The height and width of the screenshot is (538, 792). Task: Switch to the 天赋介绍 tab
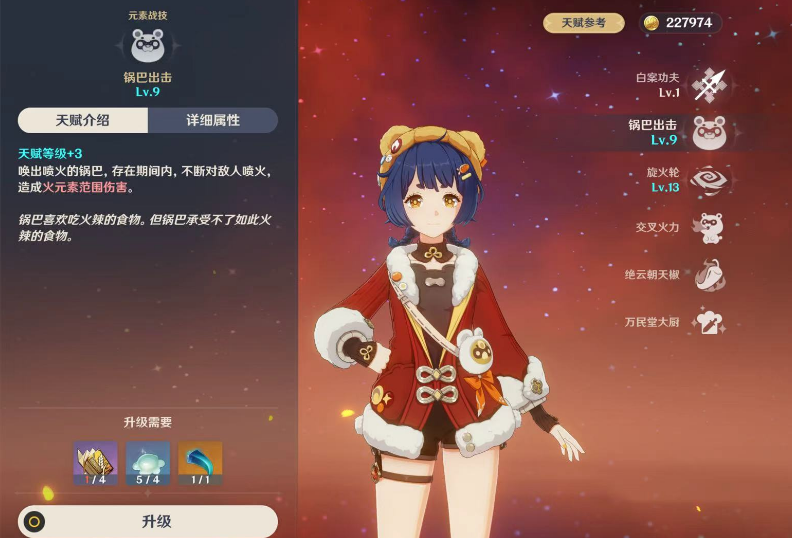tap(83, 121)
